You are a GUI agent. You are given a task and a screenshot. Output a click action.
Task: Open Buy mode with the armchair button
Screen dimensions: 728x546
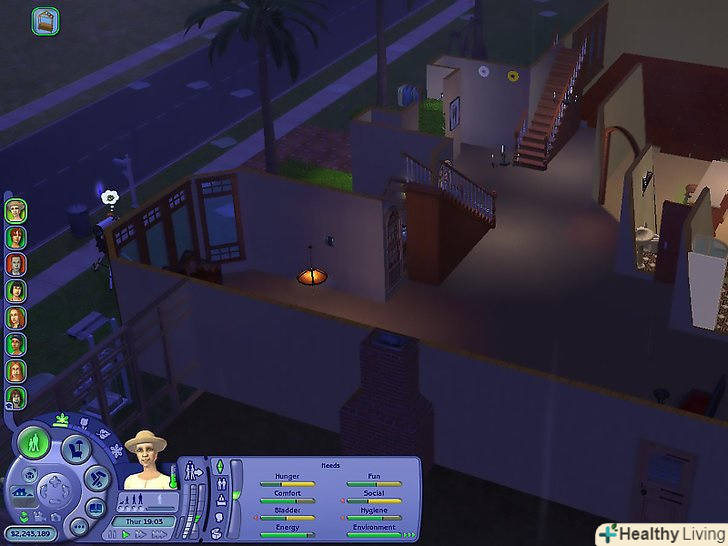click(x=75, y=450)
